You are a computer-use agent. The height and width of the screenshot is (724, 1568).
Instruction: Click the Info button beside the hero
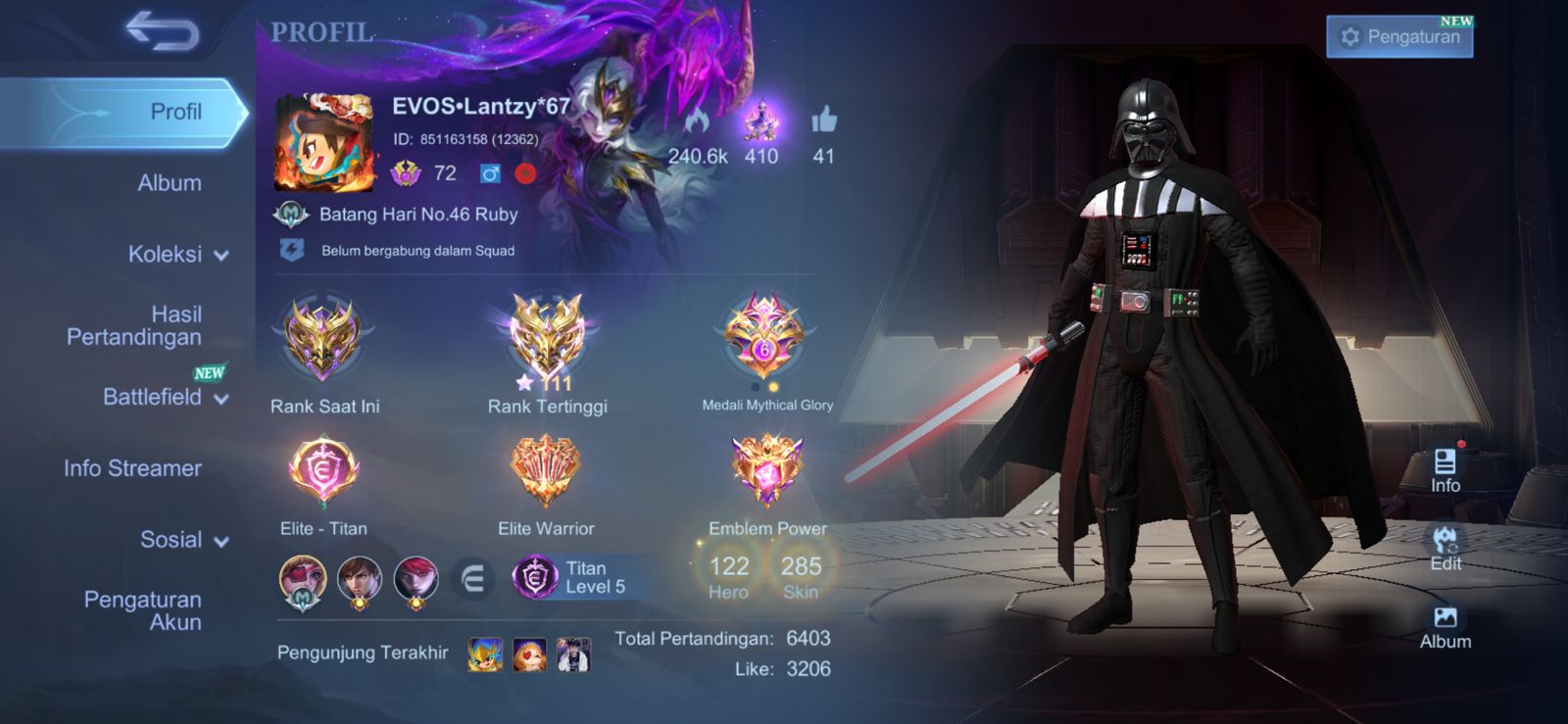1445,470
